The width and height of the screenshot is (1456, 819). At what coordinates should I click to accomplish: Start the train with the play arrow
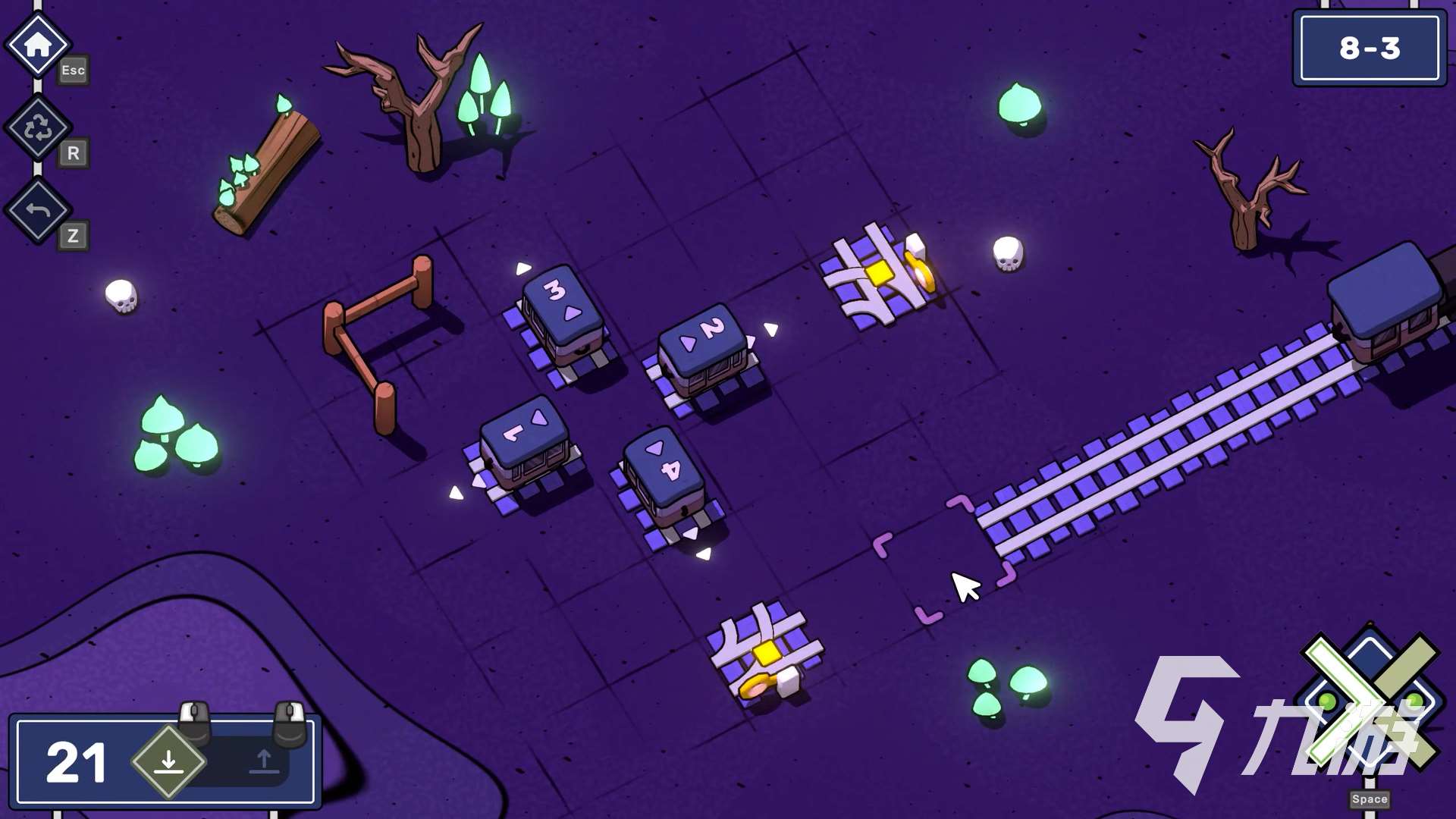[1369, 701]
